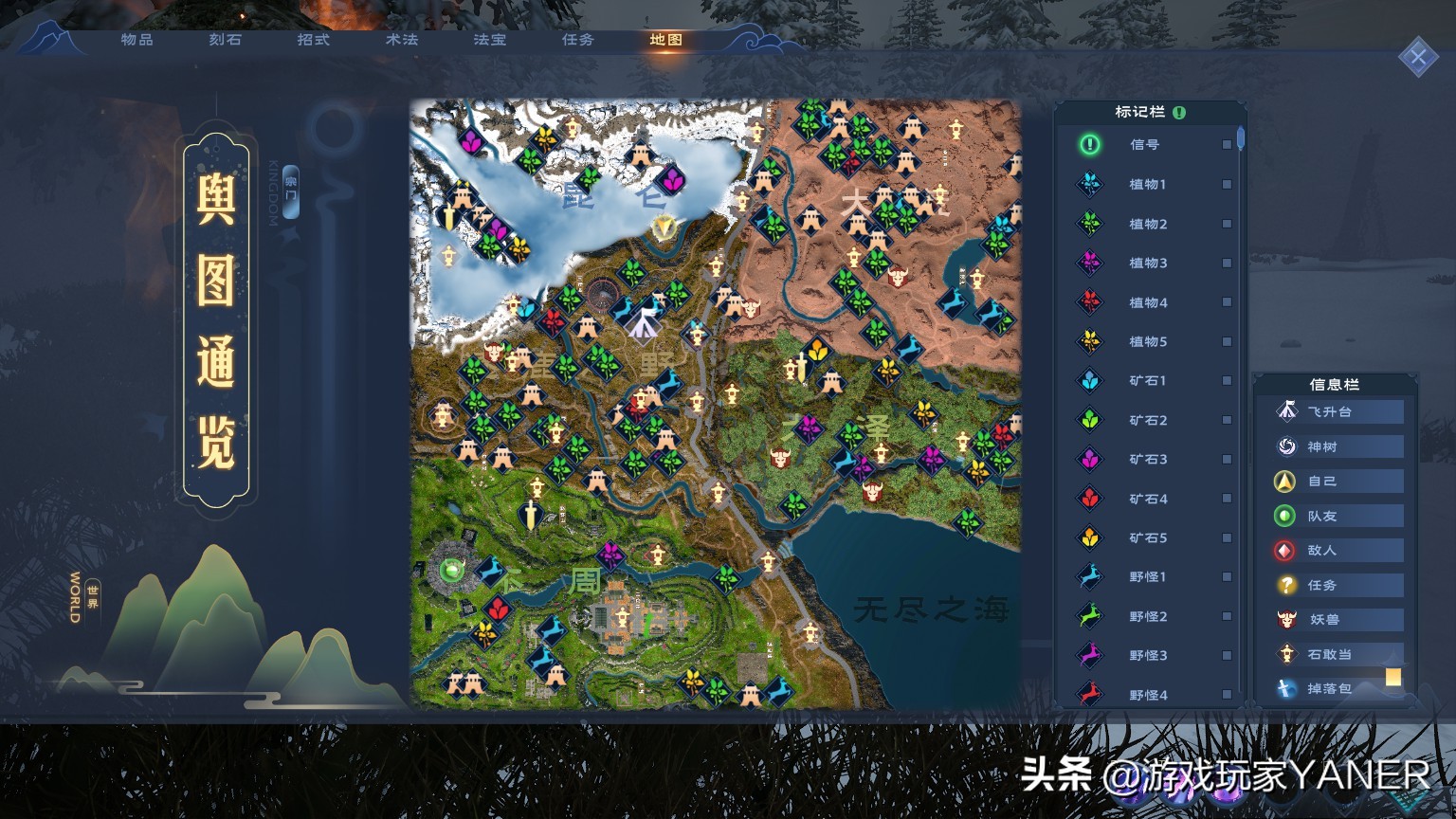
Task: Switch to the 法宝 tab
Action: click(489, 40)
